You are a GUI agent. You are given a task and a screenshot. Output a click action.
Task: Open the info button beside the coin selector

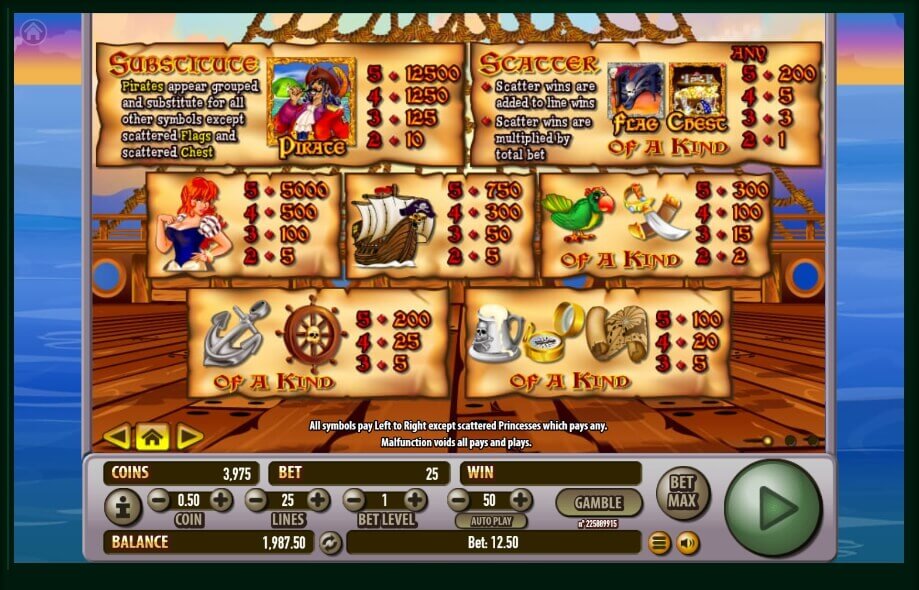[123, 508]
